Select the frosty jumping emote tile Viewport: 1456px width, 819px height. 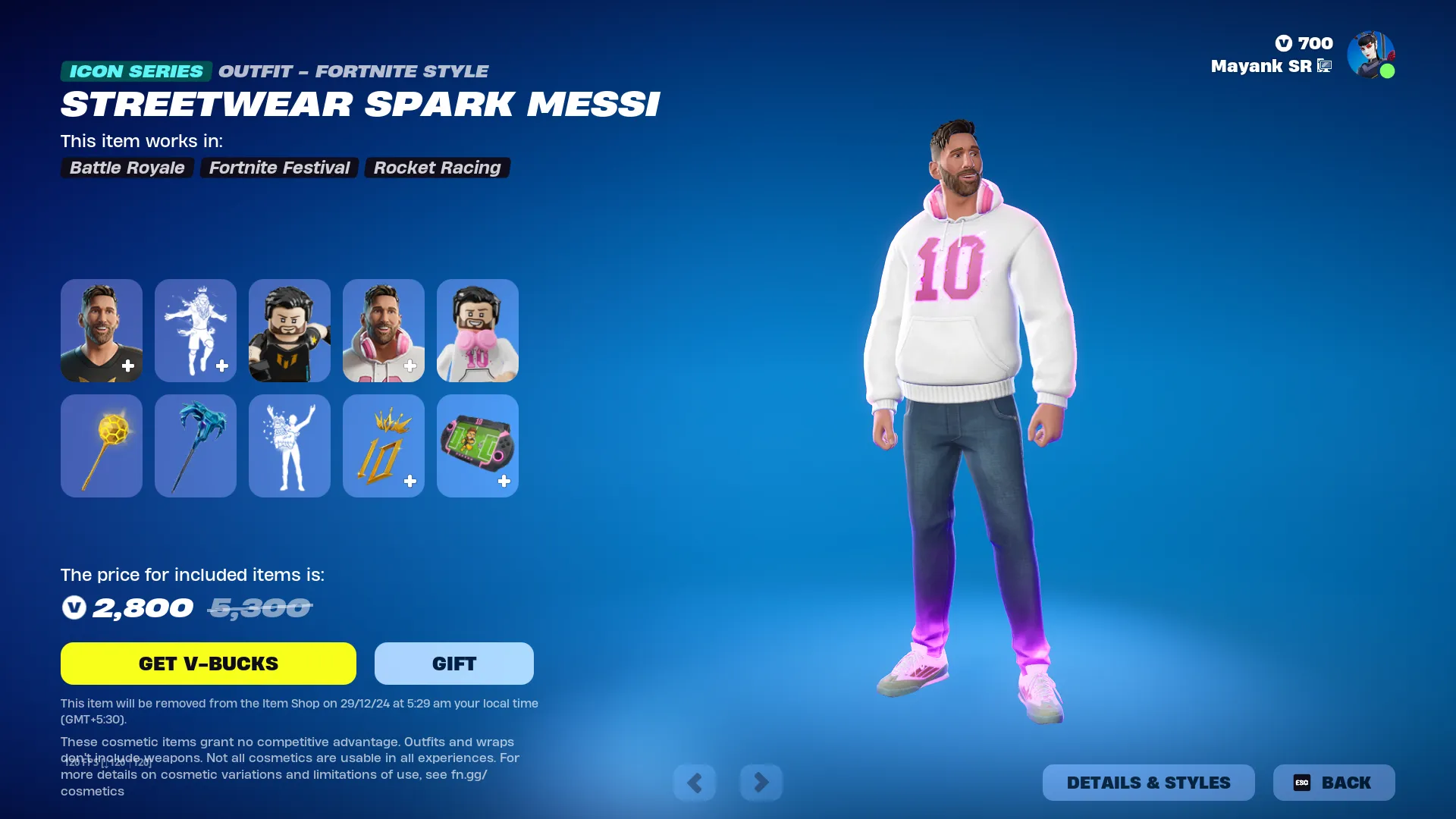195,331
